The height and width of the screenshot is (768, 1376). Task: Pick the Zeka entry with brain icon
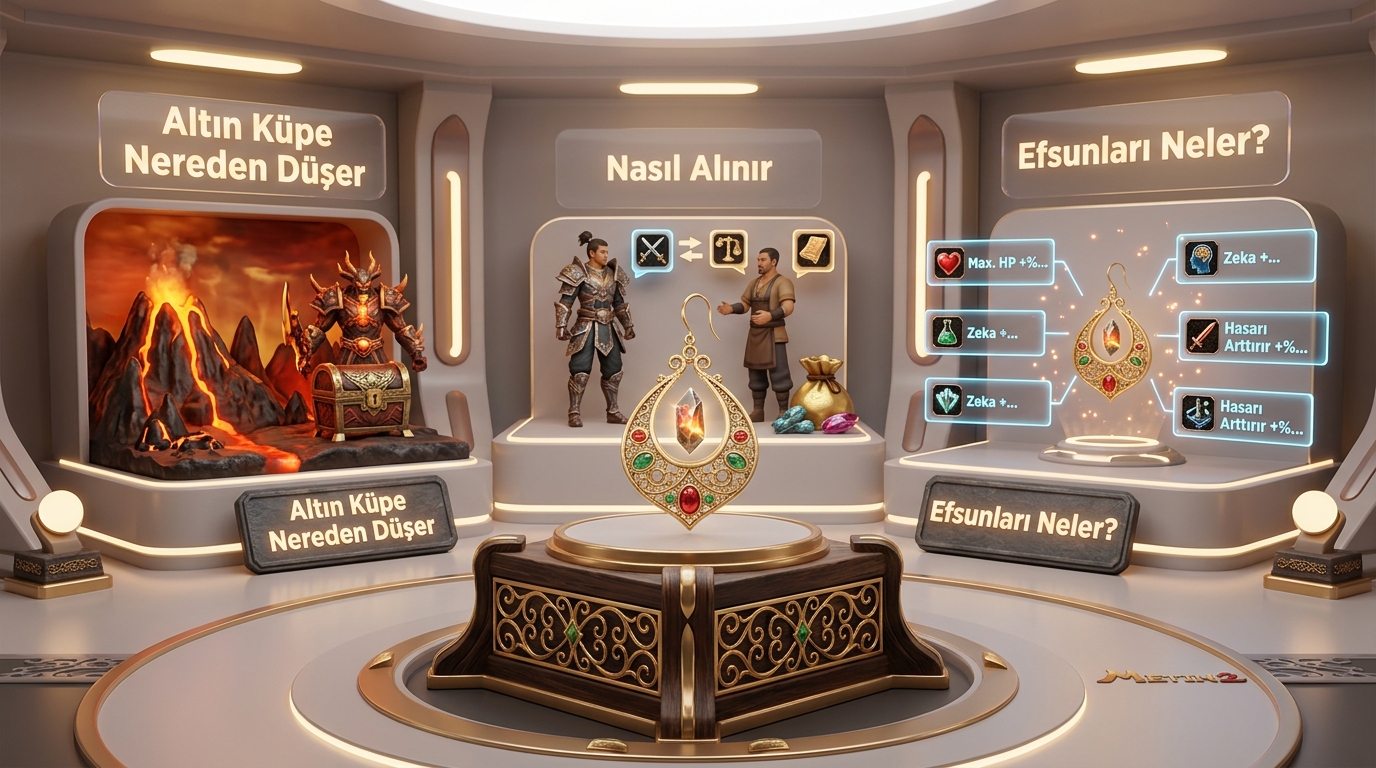click(1245, 257)
